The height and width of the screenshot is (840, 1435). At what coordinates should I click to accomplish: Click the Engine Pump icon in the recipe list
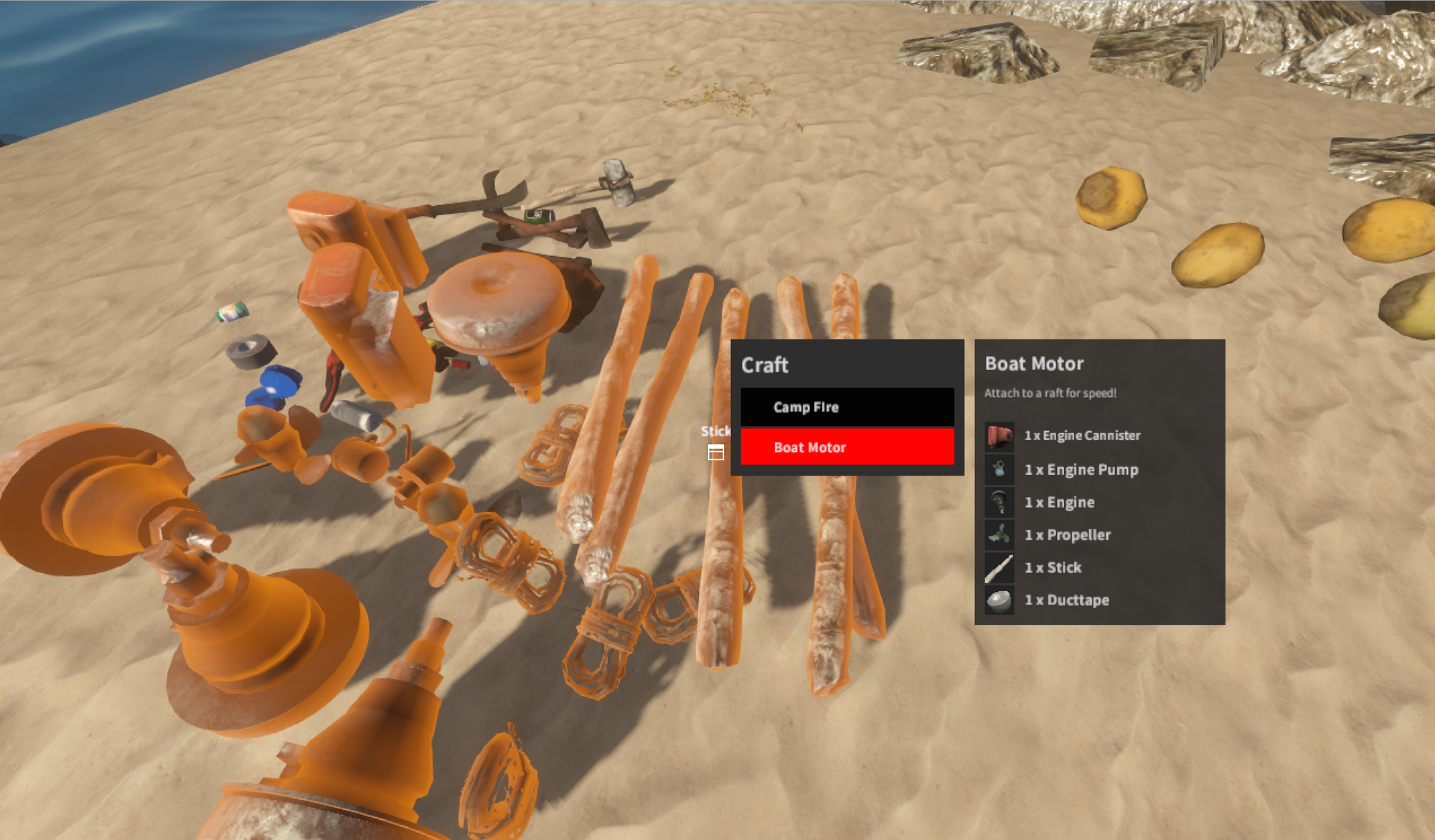click(999, 469)
